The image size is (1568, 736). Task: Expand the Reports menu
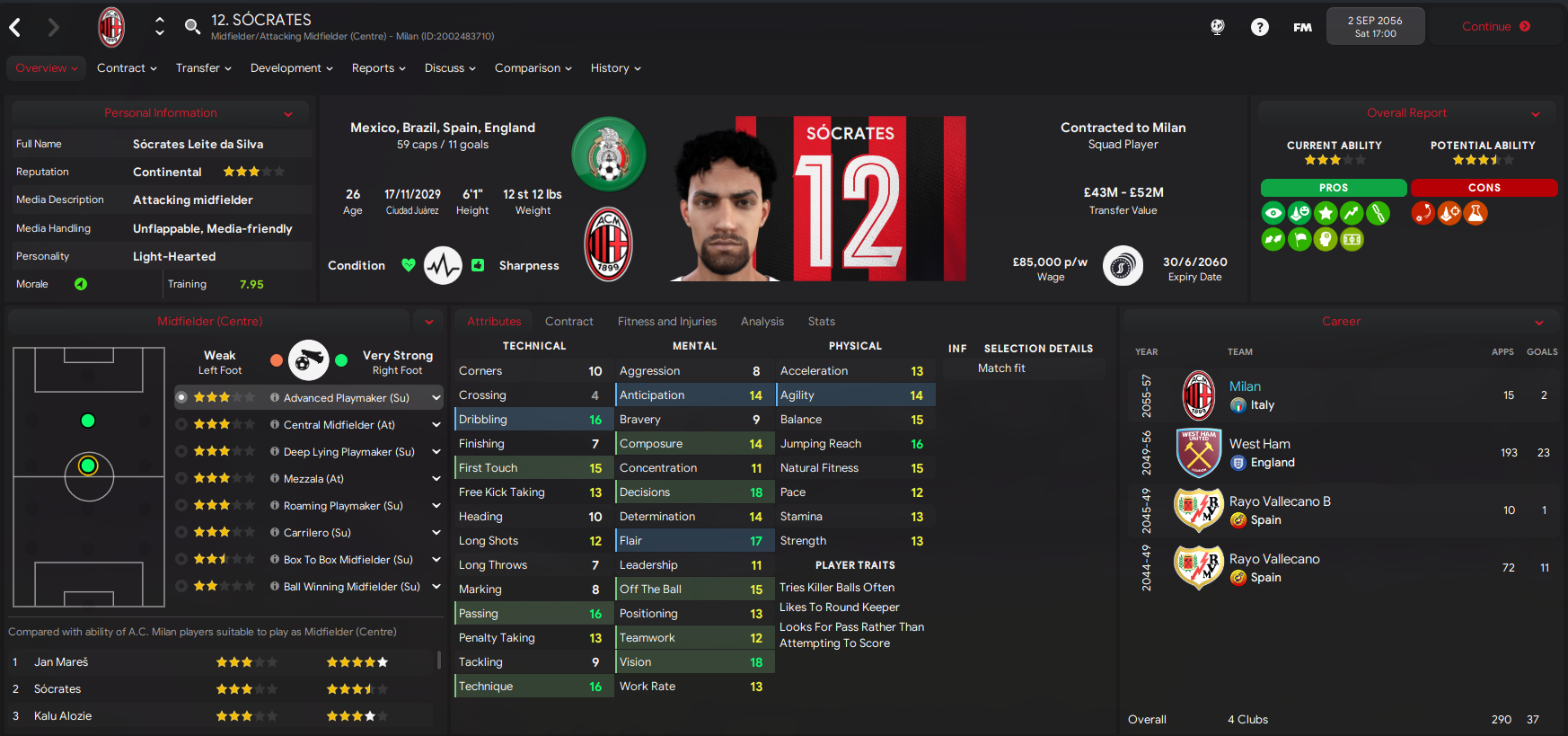pyautogui.click(x=378, y=67)
